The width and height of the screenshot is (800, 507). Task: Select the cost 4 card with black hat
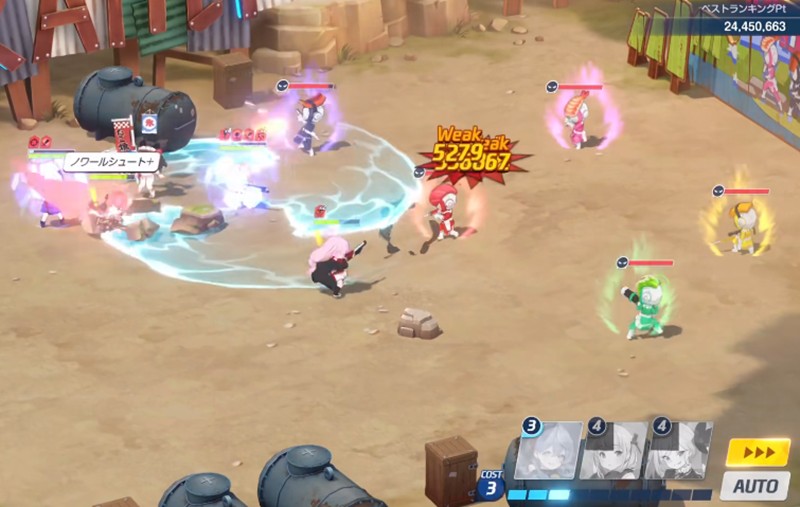tap(679, 451)
